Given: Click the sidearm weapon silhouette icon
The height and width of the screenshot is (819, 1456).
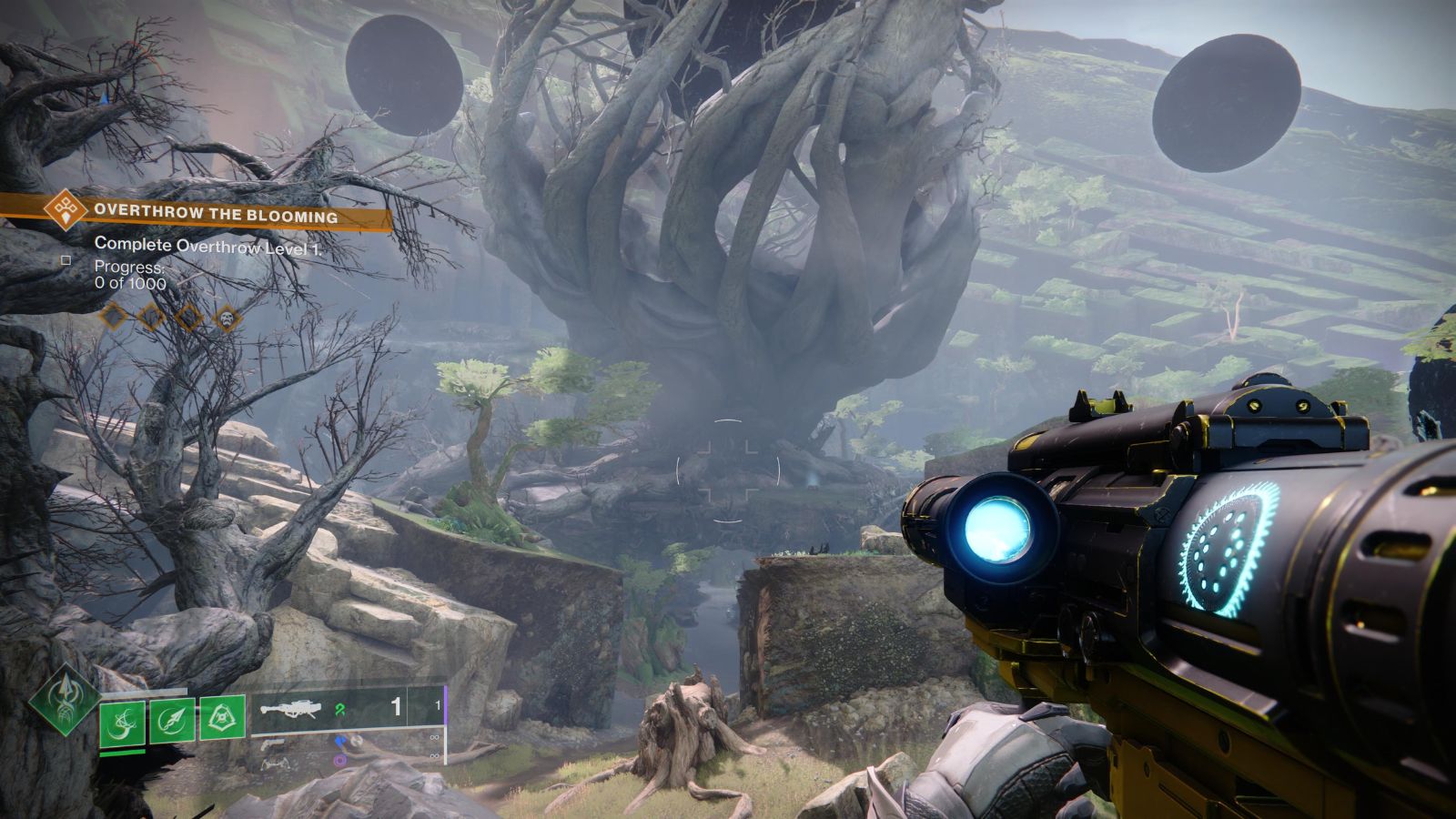Looking at the screenshot, I should tap(275, 743).
